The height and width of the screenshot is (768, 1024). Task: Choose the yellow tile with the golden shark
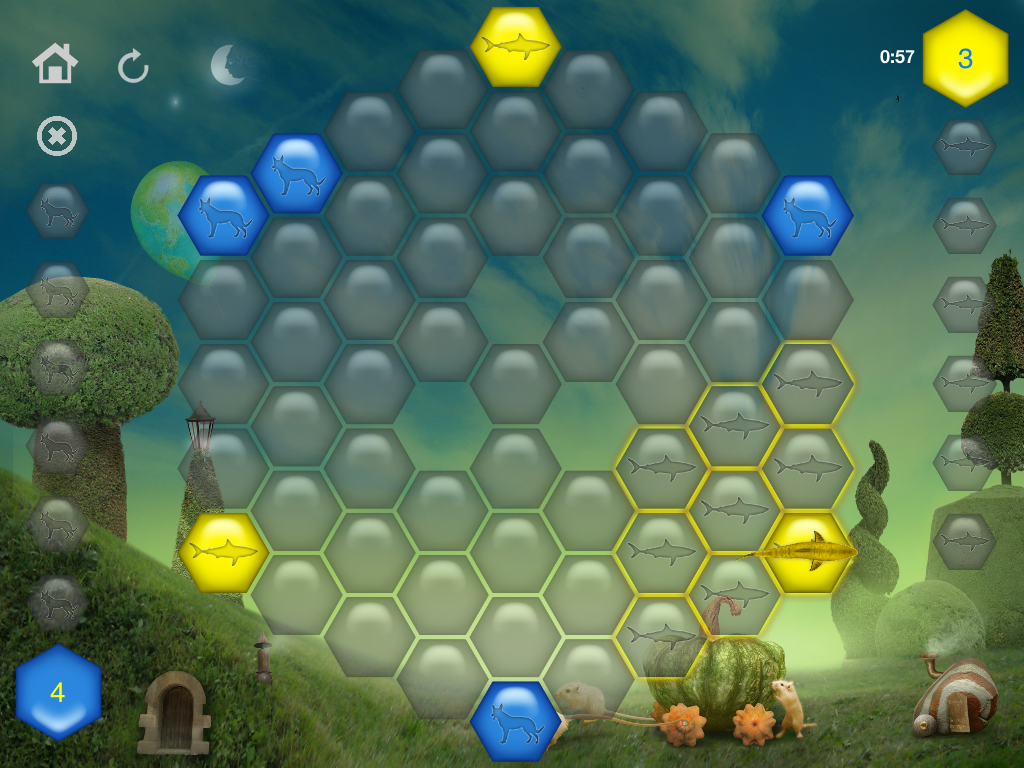808,552
